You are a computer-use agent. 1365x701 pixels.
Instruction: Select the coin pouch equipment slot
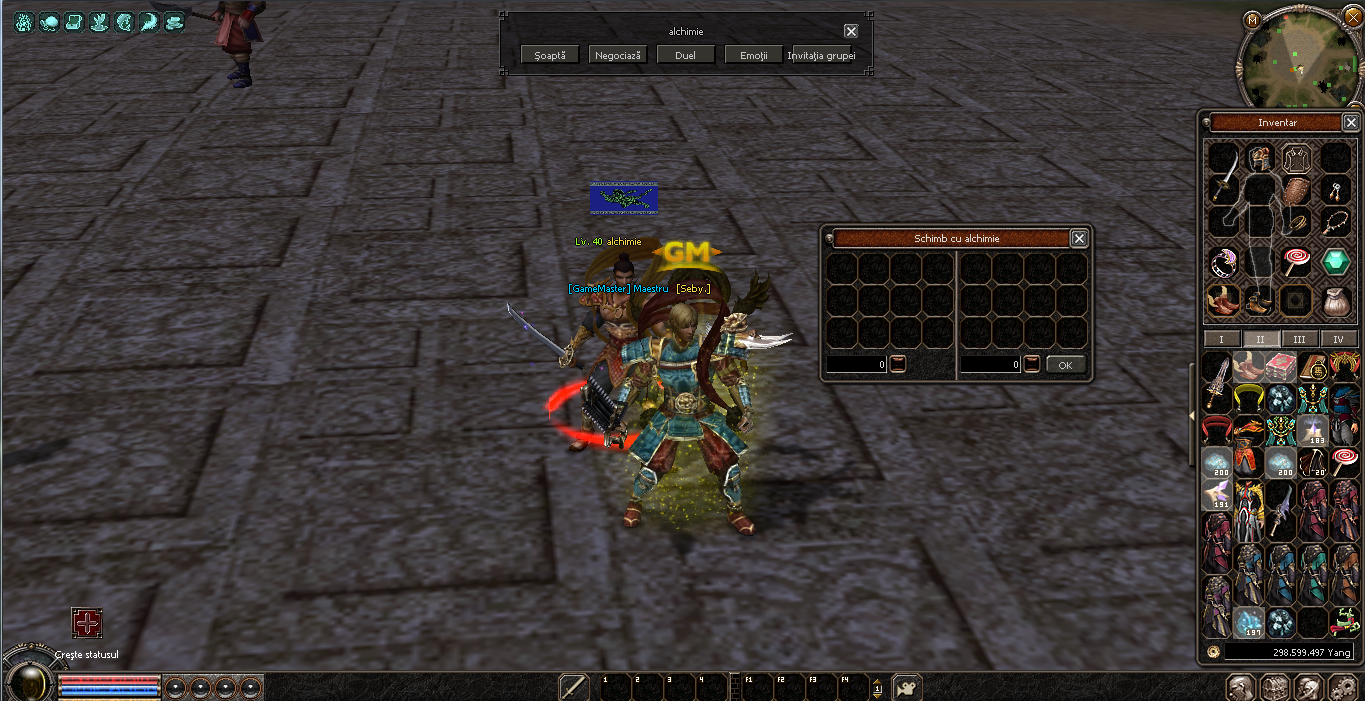1336,299
